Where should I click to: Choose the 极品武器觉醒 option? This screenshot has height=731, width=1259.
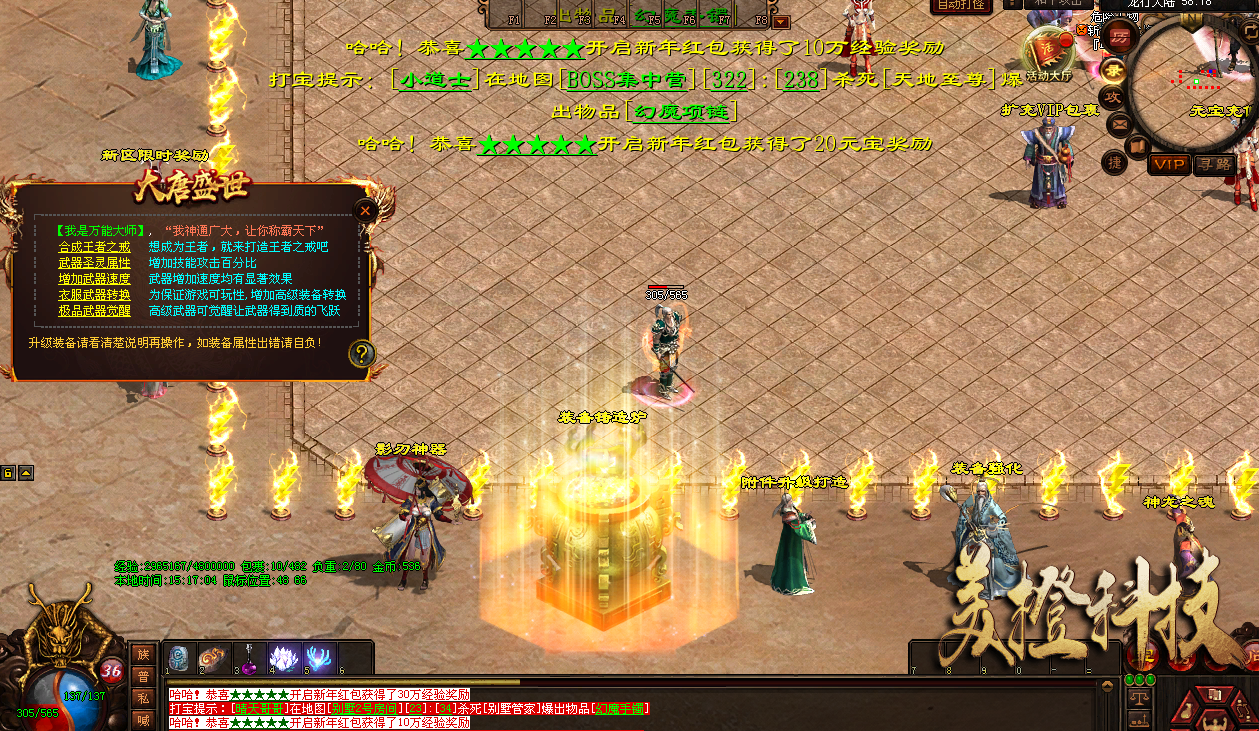pyautogui.click(x=94, y=310)
